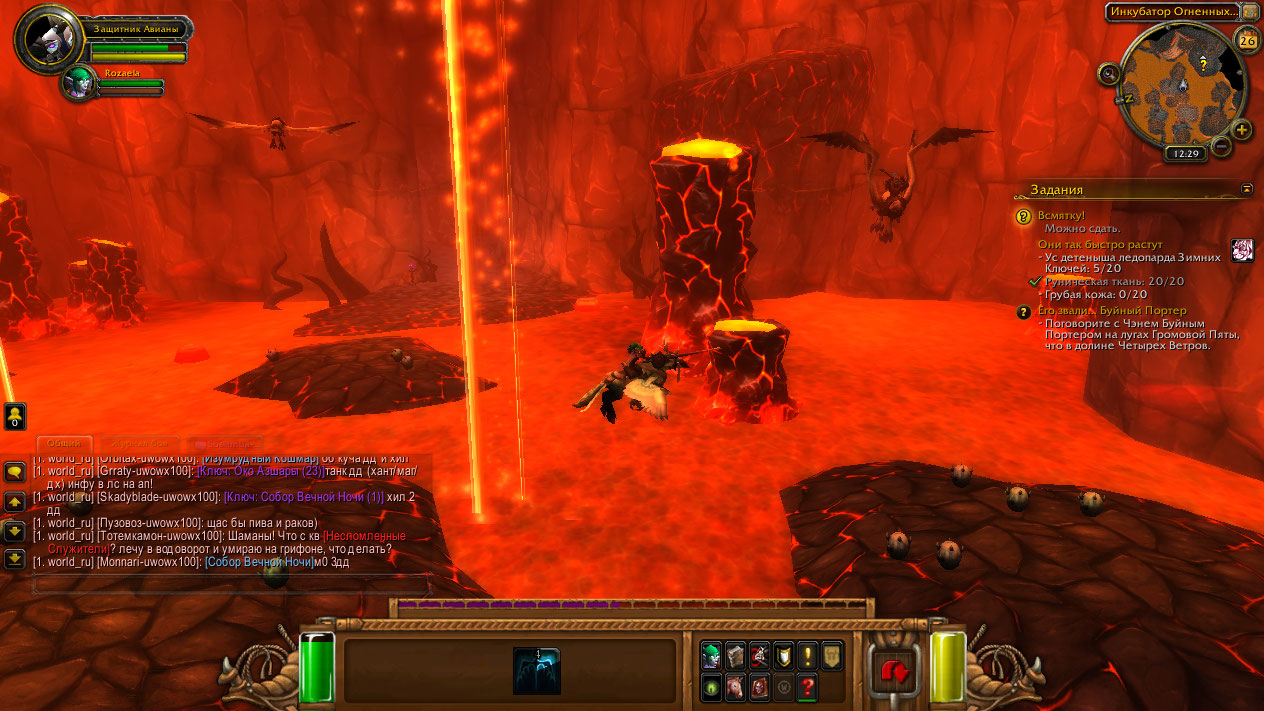Zoom out the minimap with the minus button
1264x711 pixels.
(x=1220, y=146)
